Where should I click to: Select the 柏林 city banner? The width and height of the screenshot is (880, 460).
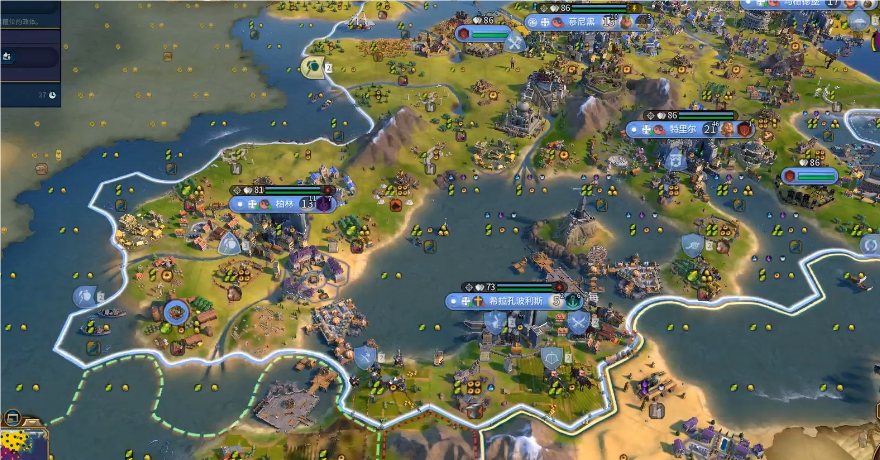pyautogui.click(x=283, y=203)
